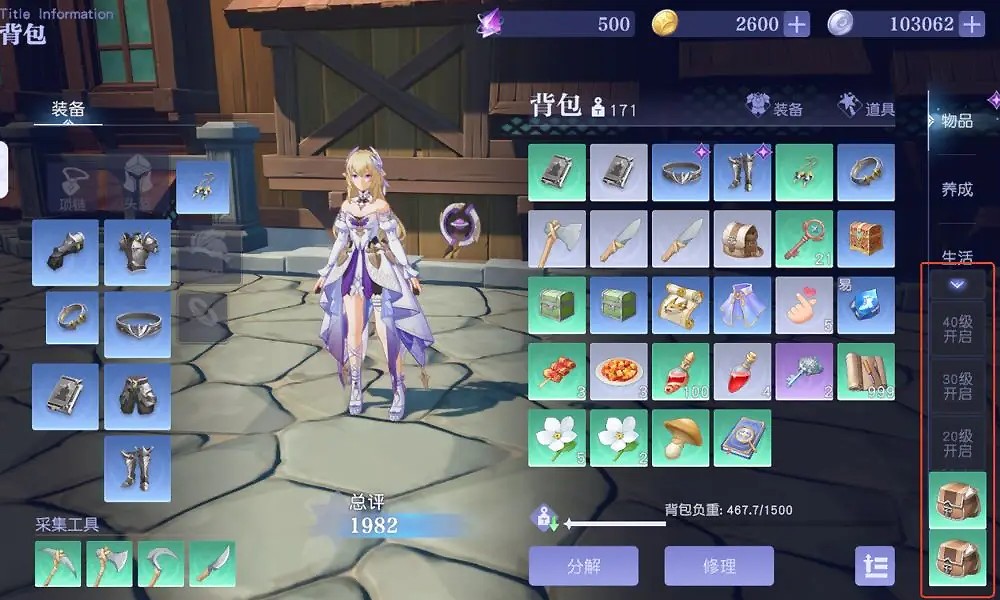The height and width of the screenshot is (600, 1000).
Task: Add more gold coins with plus button
Action: [796, 24]
